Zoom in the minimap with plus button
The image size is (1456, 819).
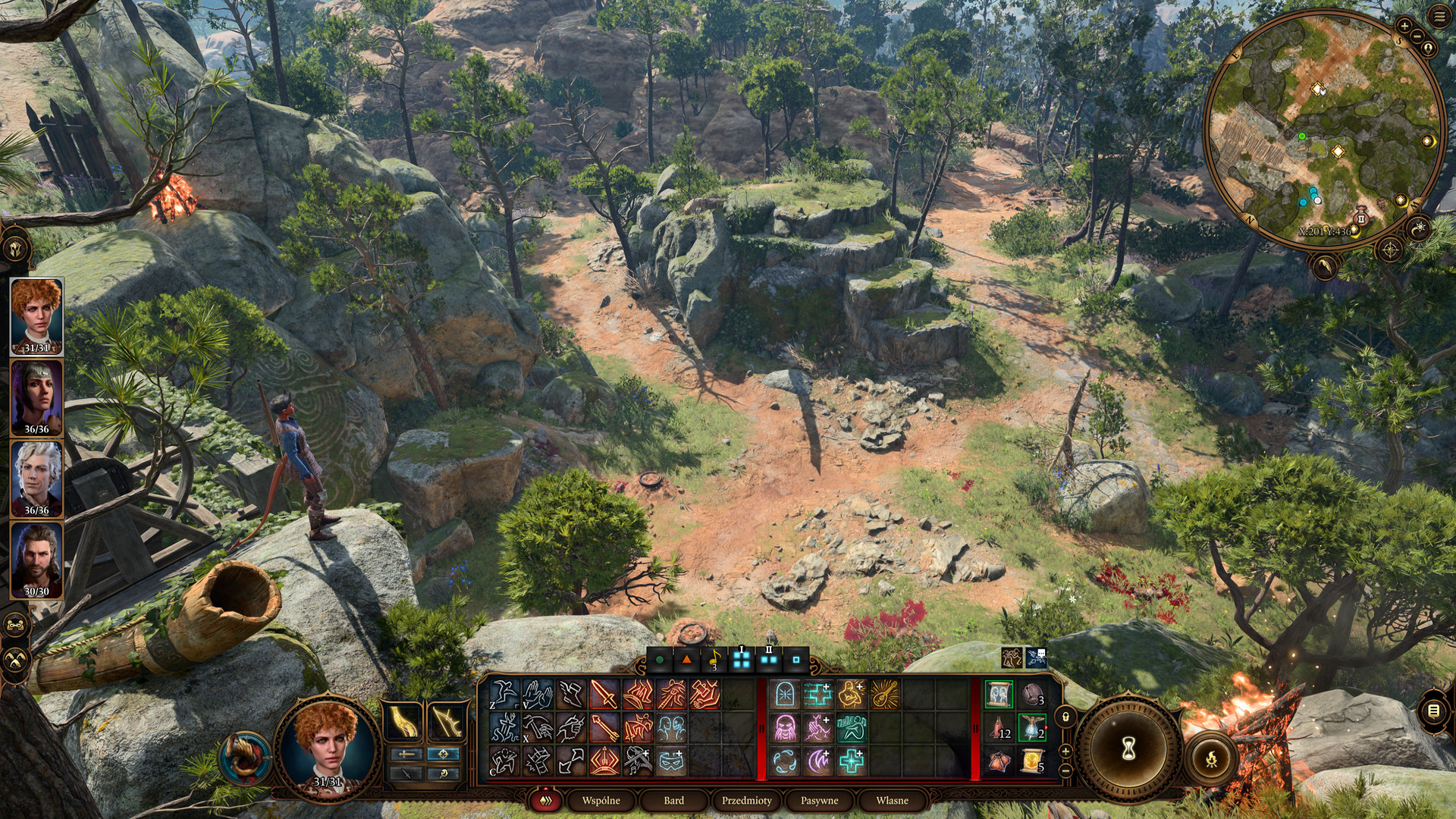coord(1404,27)
